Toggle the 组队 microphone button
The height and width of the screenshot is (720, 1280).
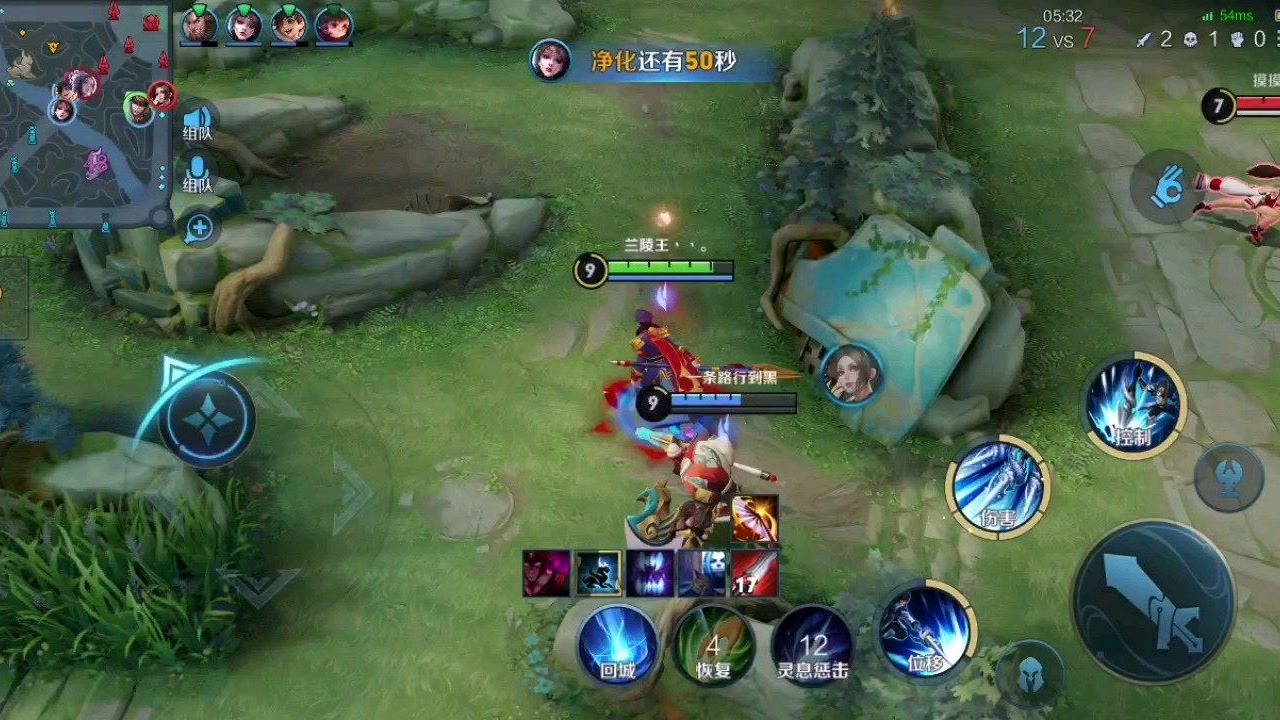198,172
